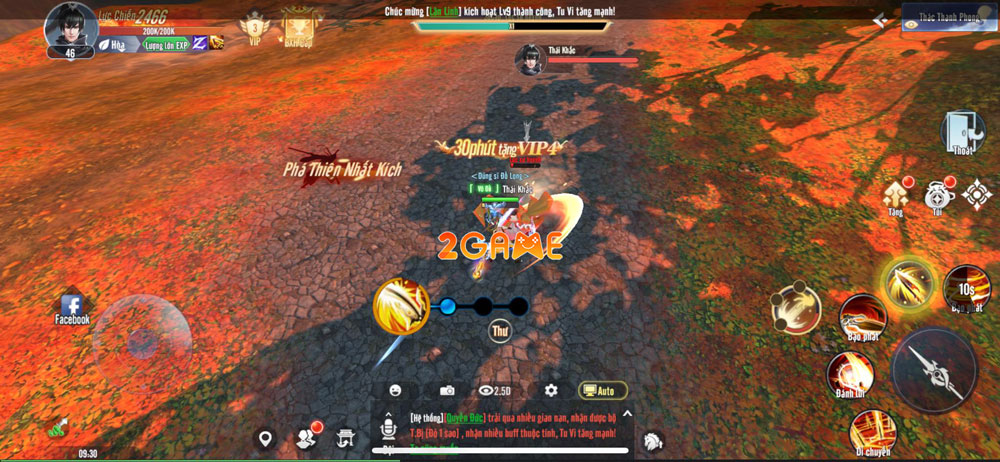Activate the Bạo phát skill

pyautogui.click(x=861, y=317)
